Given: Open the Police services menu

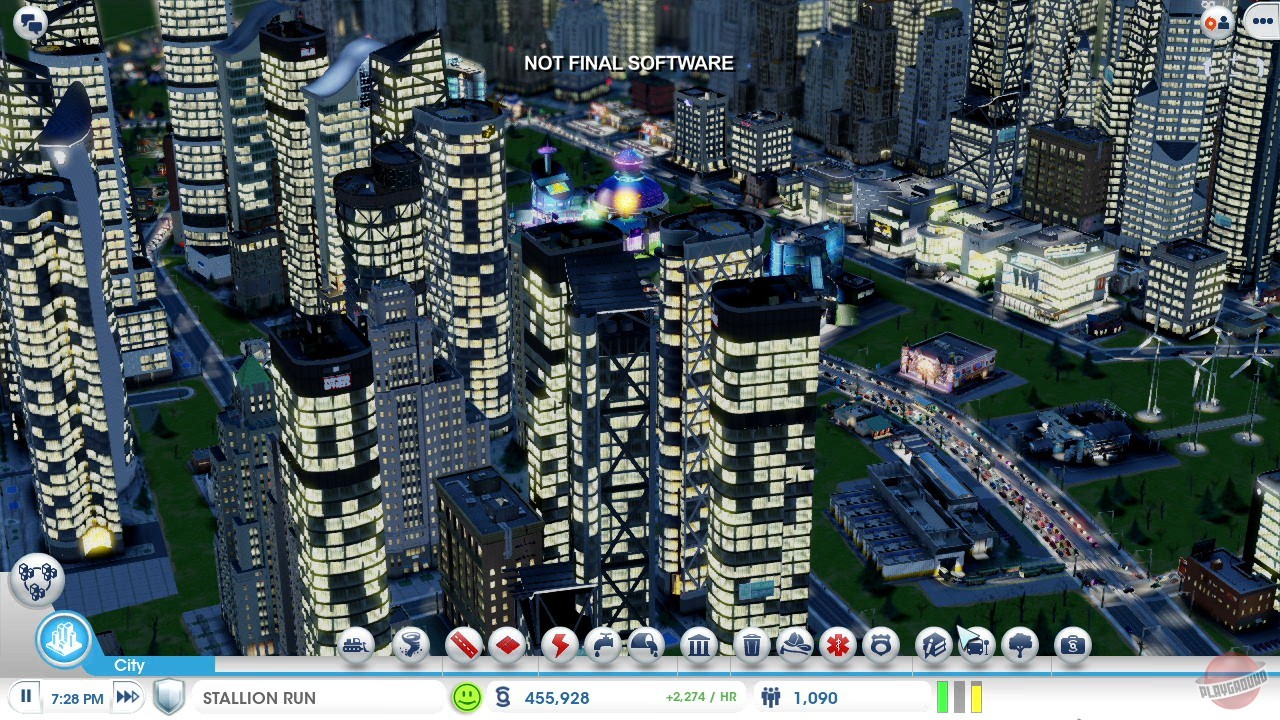Looking at the screenshot, I should pyautogui.click(x=883, y=647).
